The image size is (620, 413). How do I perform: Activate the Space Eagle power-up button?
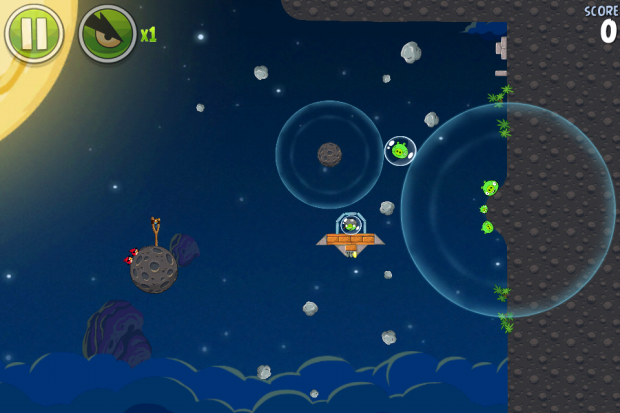click(108, 33)
